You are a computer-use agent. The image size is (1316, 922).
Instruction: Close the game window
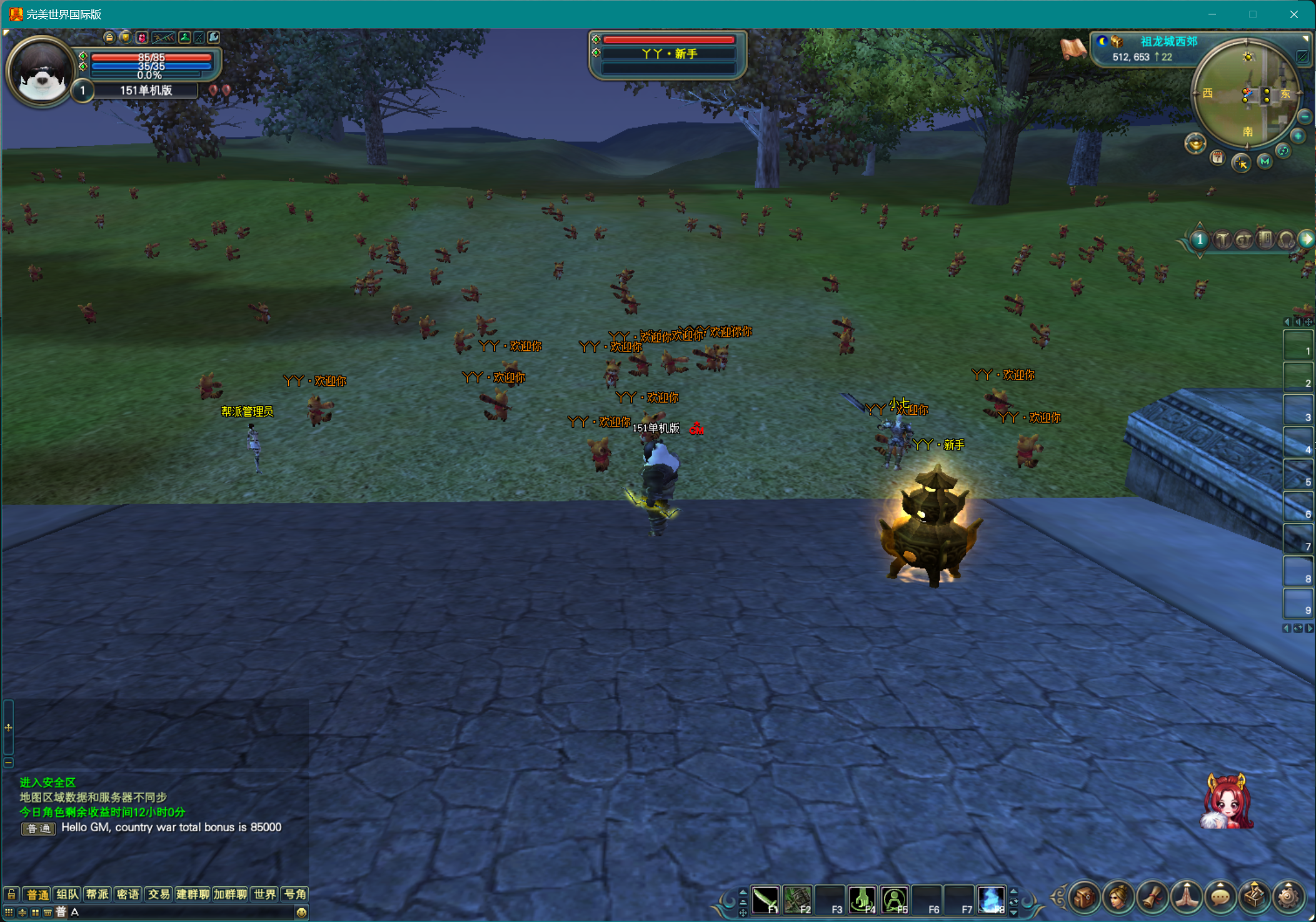(x=1293, y=14)
